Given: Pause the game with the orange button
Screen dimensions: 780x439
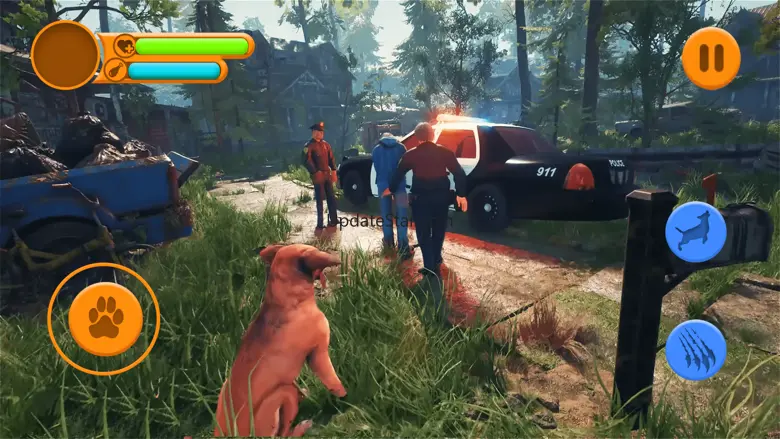Looking at the screenshot, I should coord(711,58).
